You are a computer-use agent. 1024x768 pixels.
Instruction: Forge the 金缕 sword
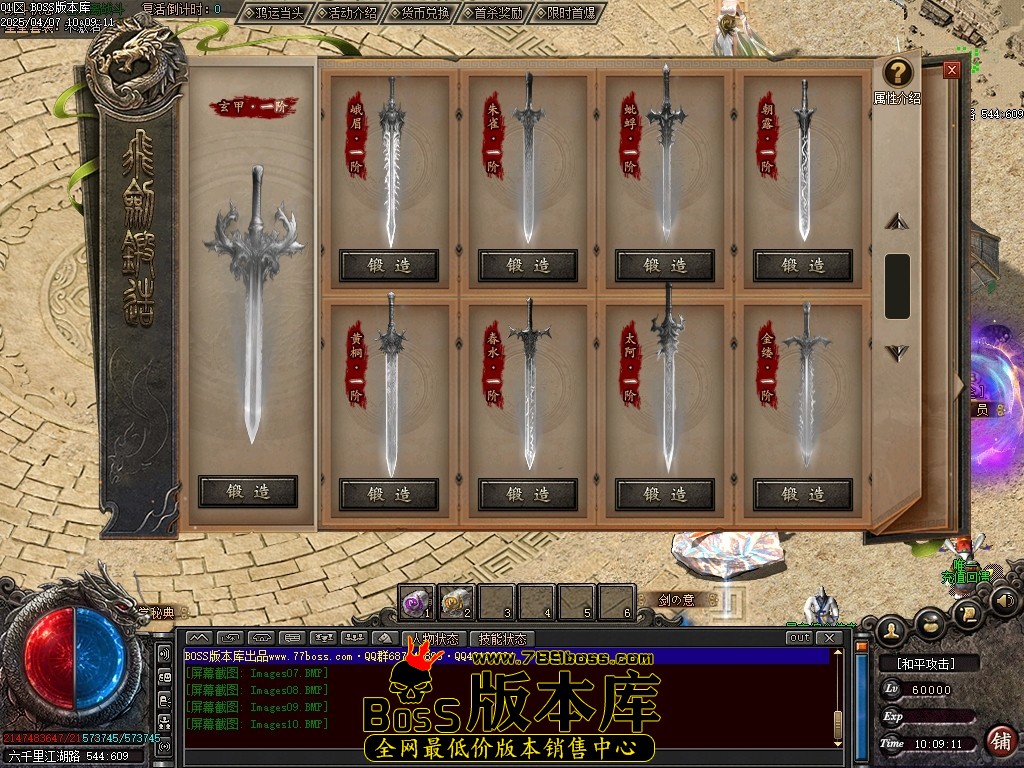coord(803,494)
